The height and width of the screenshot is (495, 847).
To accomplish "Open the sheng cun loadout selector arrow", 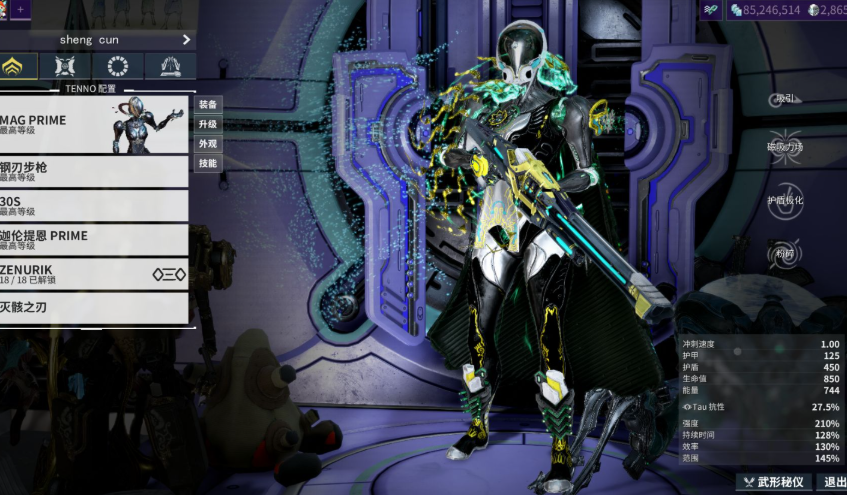I will (x=186, y=40).
